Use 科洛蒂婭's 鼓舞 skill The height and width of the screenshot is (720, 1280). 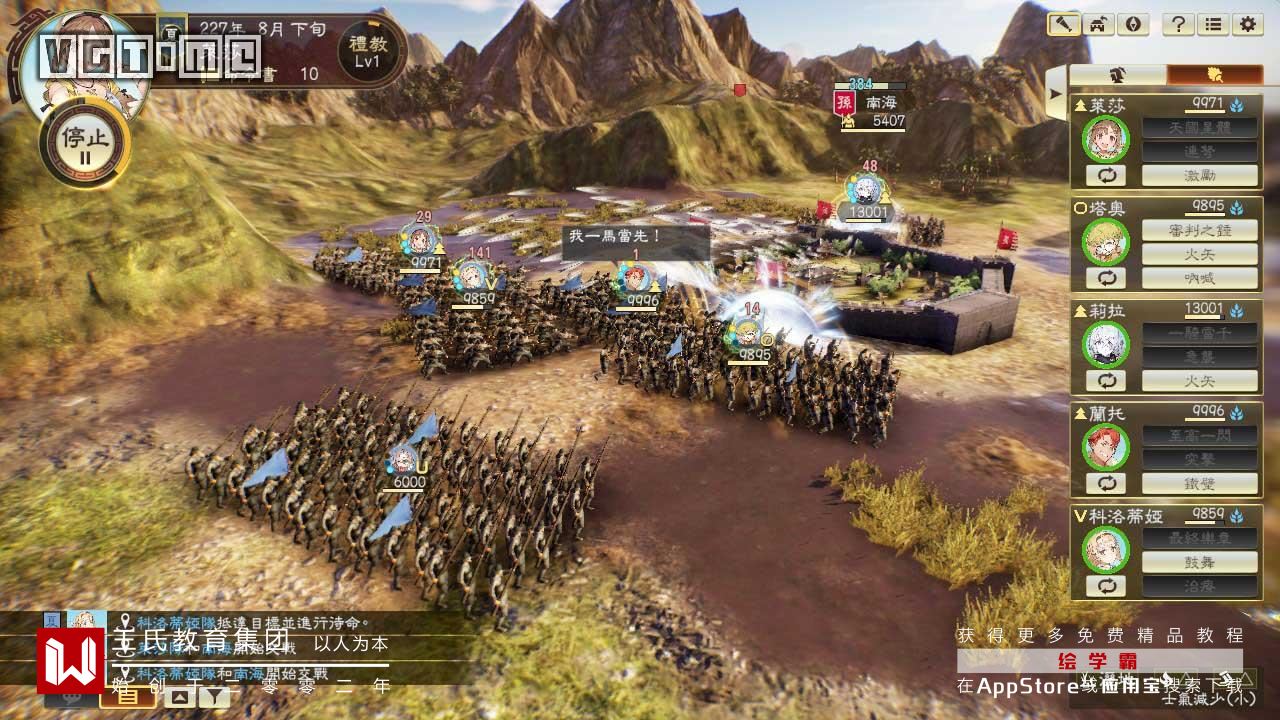[x=1199, y=562]
